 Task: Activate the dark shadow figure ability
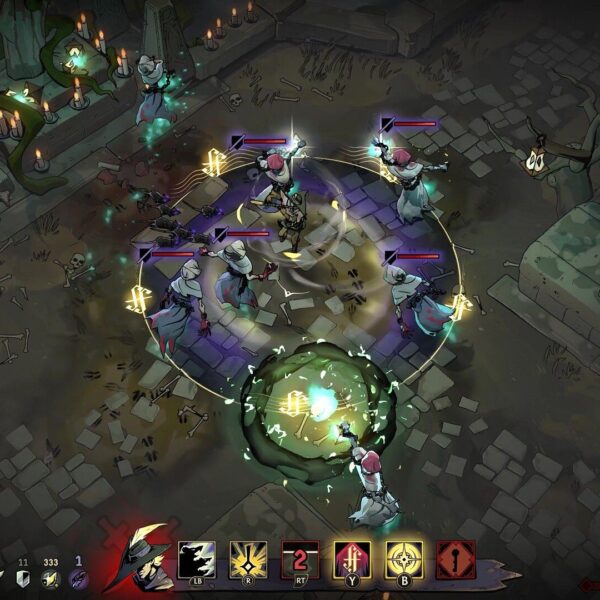(197, 559)
